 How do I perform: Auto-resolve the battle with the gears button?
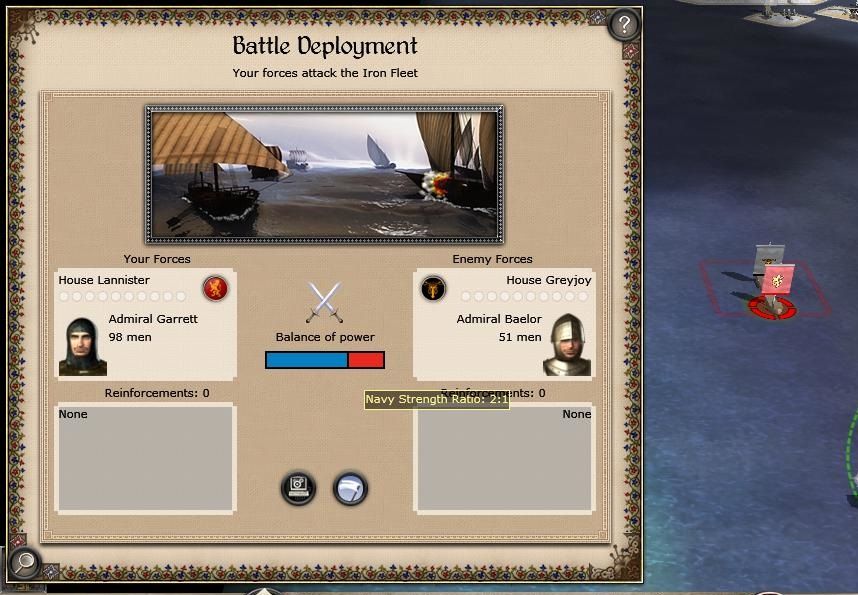[298, 488]
